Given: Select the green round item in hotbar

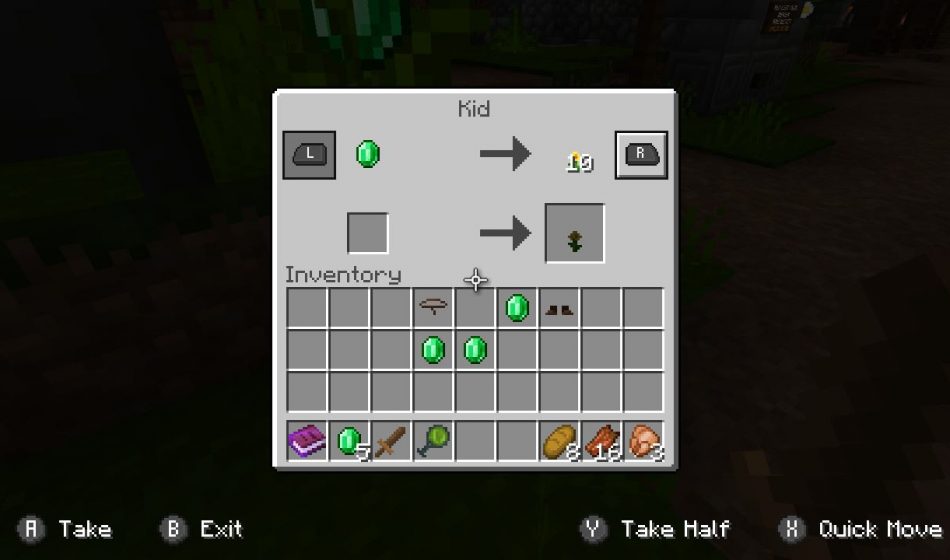Looking at the screenshot, I should [x=433, y=440].
